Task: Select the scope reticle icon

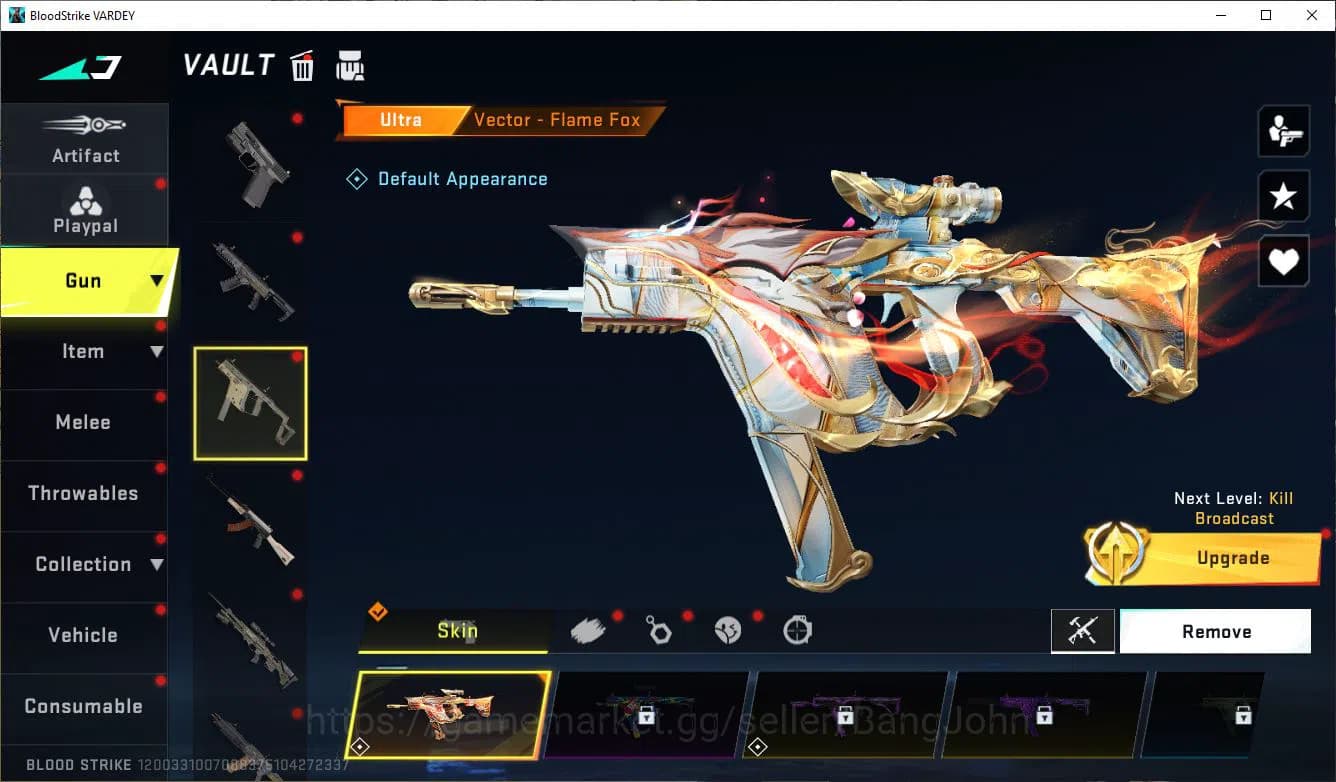Action: click(797, 630)
